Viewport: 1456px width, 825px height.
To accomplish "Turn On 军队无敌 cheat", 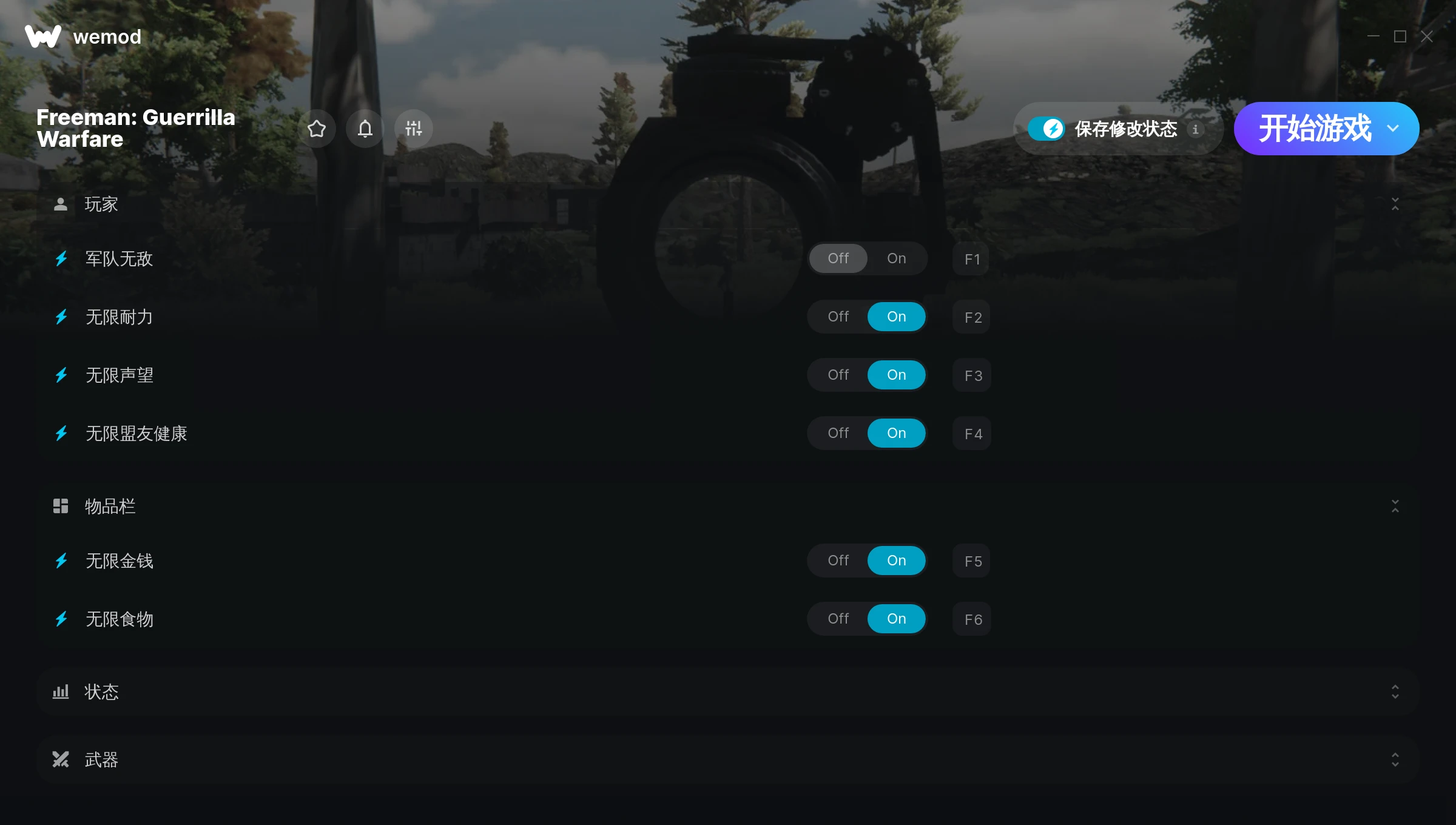I will [896, 258].
